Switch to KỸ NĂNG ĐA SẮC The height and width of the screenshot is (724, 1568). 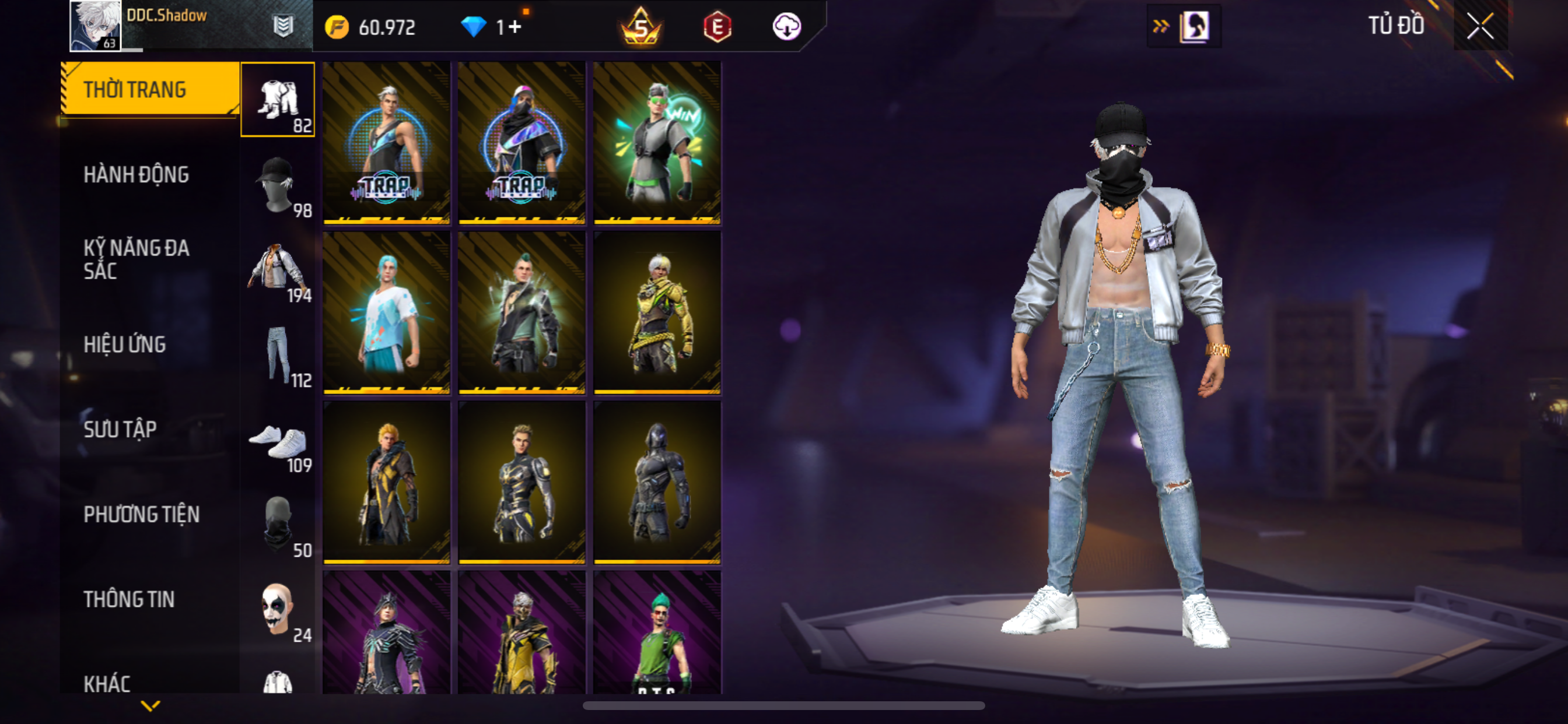click(x=136, y=259)
